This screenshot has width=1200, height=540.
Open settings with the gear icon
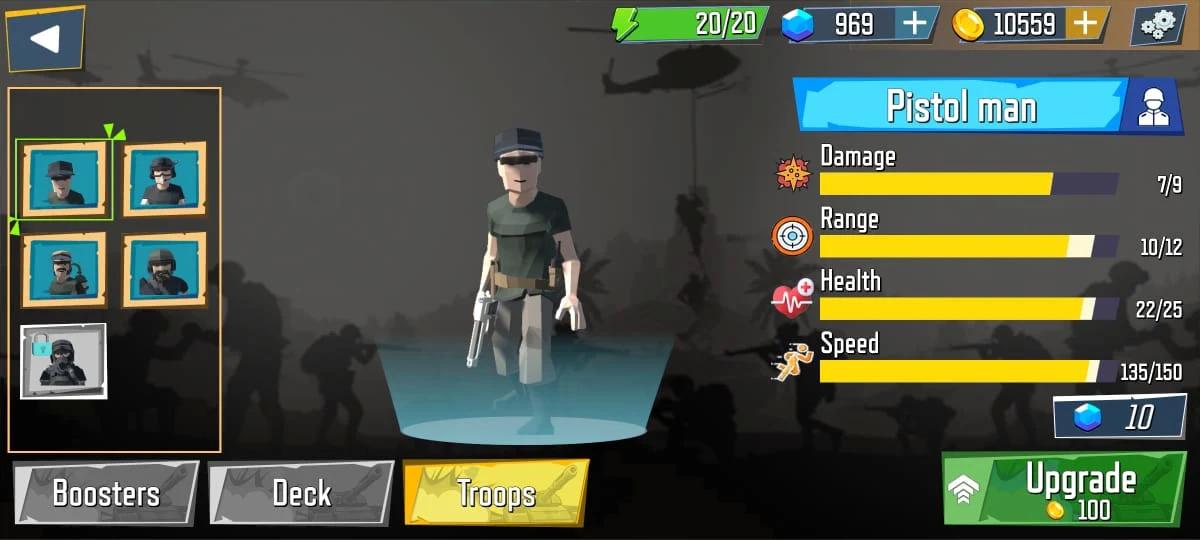click(x=1158, y=25)
